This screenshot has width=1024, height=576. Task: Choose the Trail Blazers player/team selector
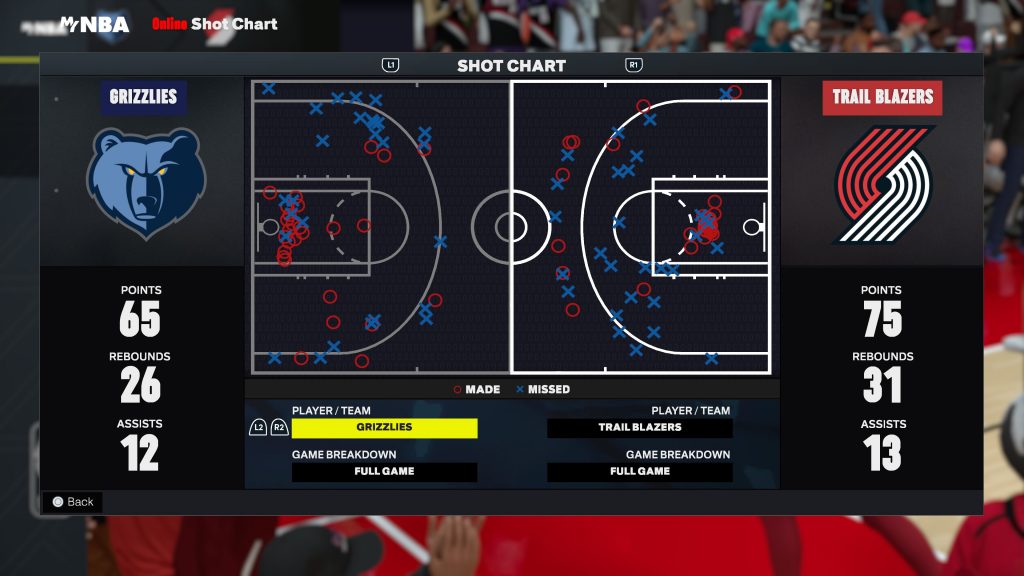click(640, 428)
